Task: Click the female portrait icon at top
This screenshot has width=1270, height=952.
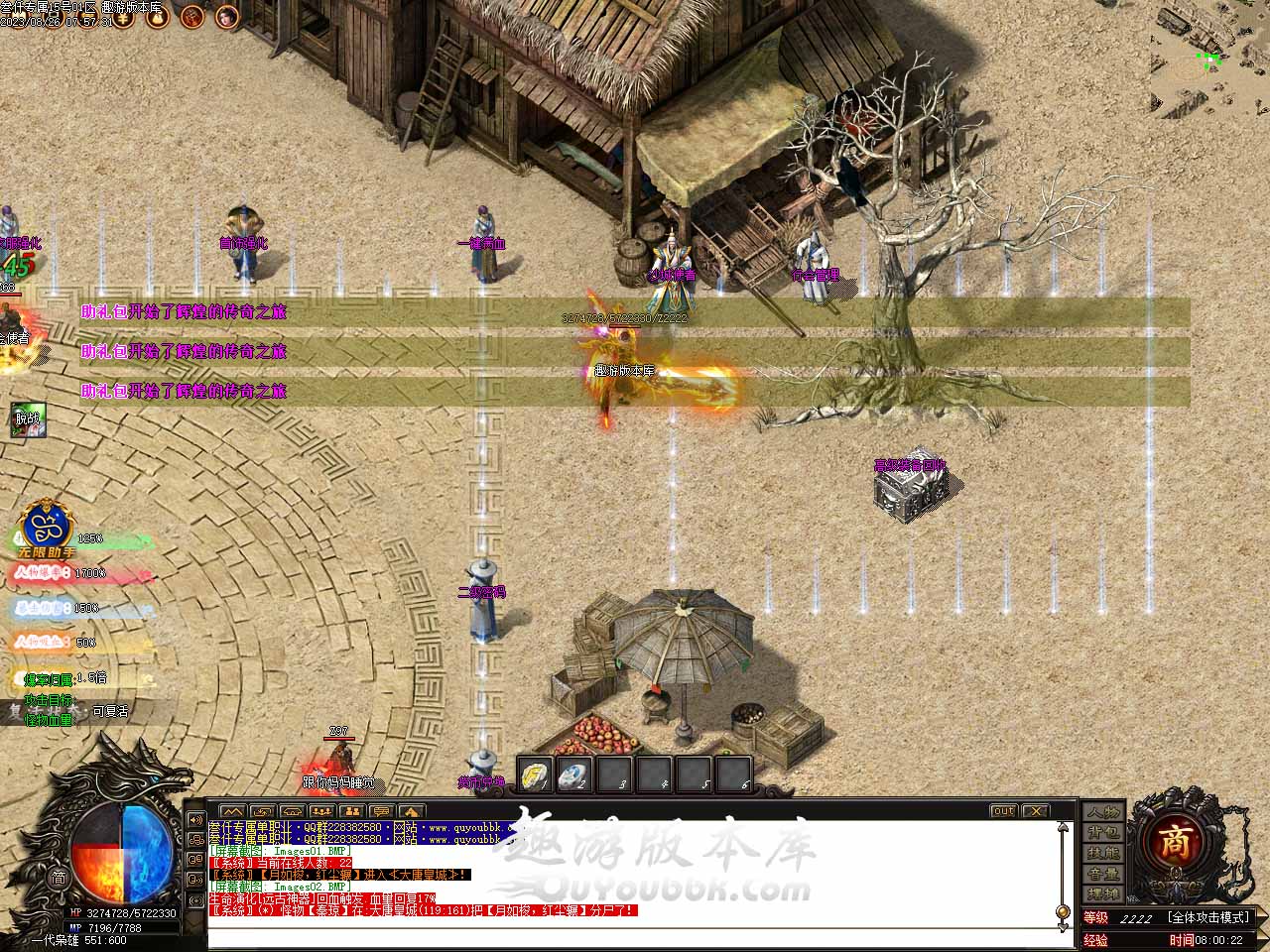Action: tap(227, 16)
